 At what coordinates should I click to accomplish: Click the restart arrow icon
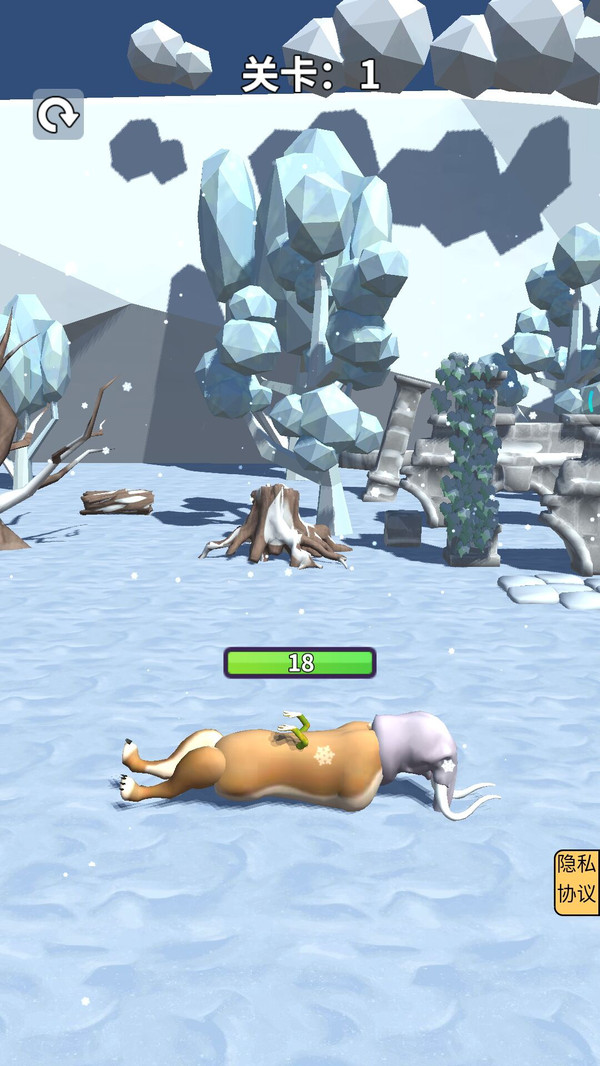pos(58,115)
